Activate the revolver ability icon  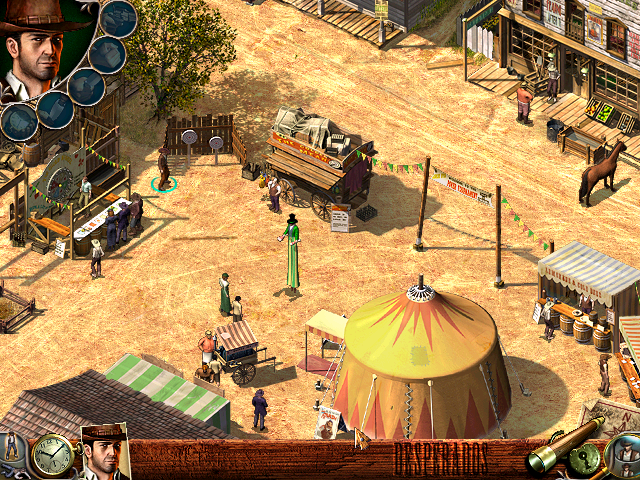point(120,17)
